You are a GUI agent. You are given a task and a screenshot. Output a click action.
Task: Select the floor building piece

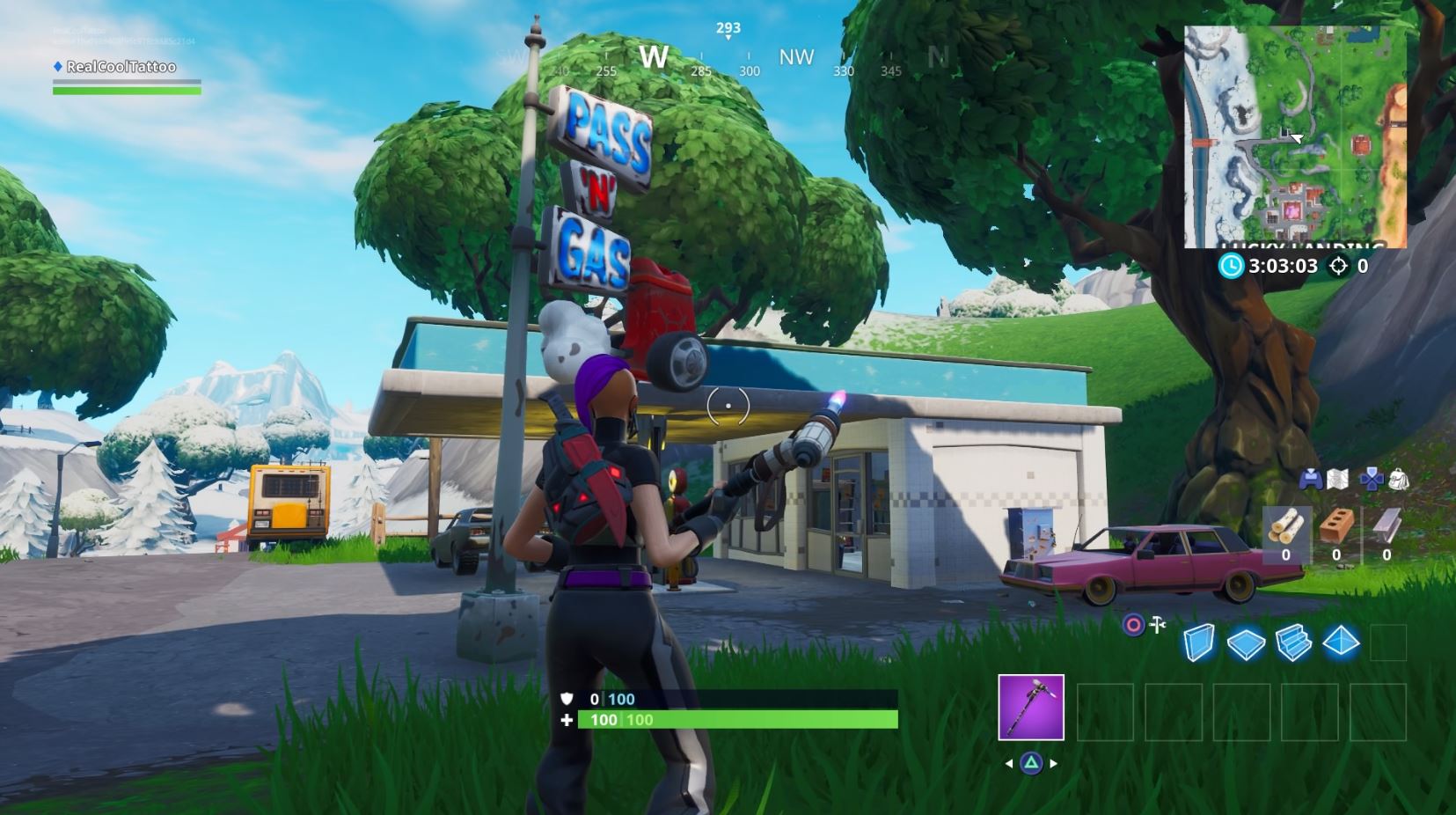(x=1245, y=642)
